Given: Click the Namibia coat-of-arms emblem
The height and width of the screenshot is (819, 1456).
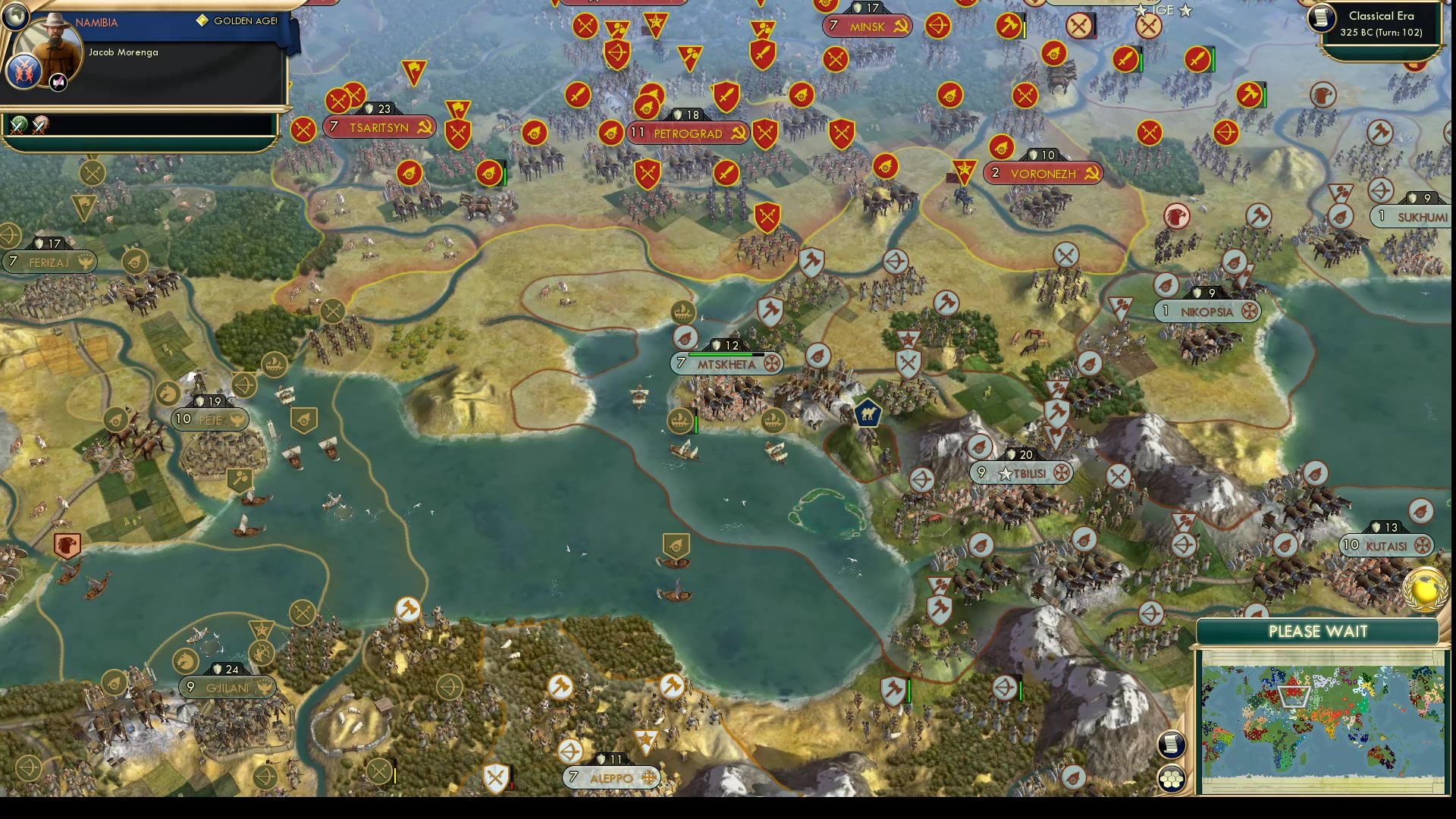Looking at the screenshot, I should (24, 74).
